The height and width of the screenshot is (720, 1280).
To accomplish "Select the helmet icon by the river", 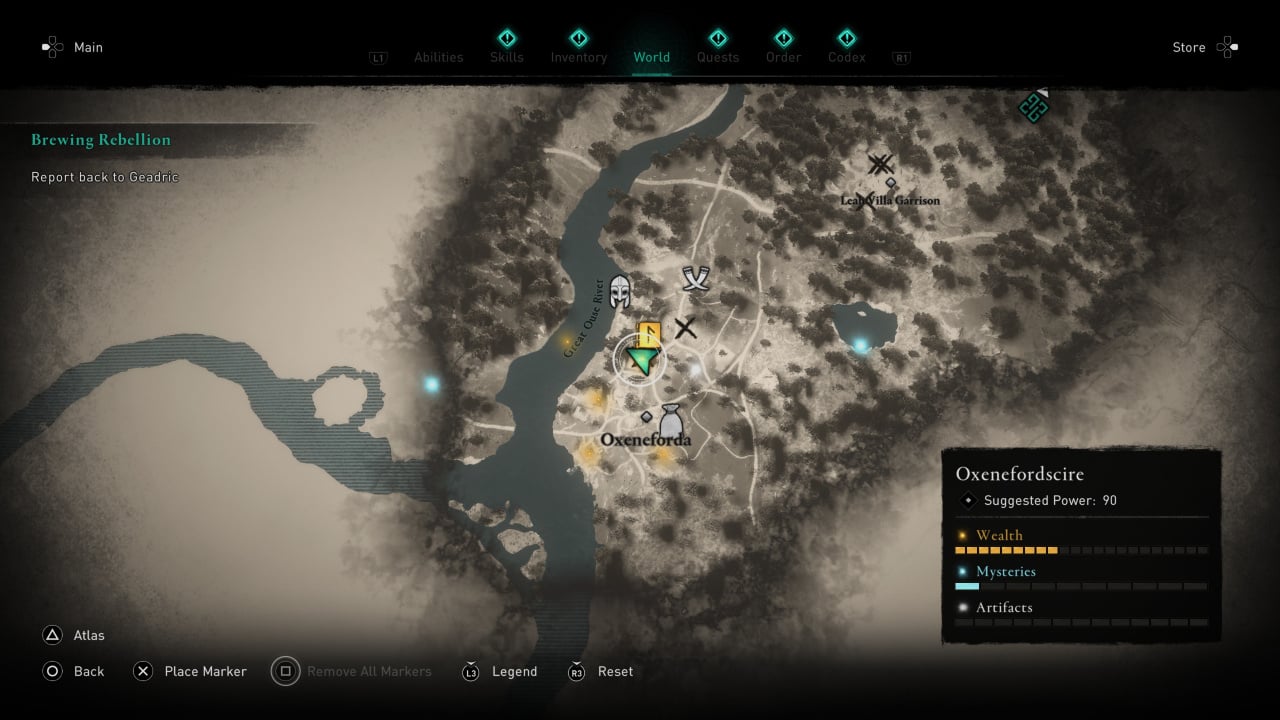I will (x=620, y=290).
